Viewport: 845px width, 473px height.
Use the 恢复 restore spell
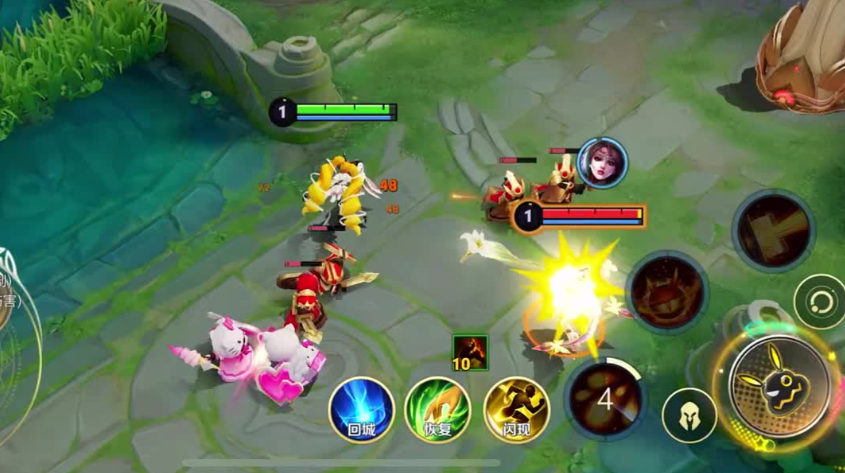coord(438,410)
